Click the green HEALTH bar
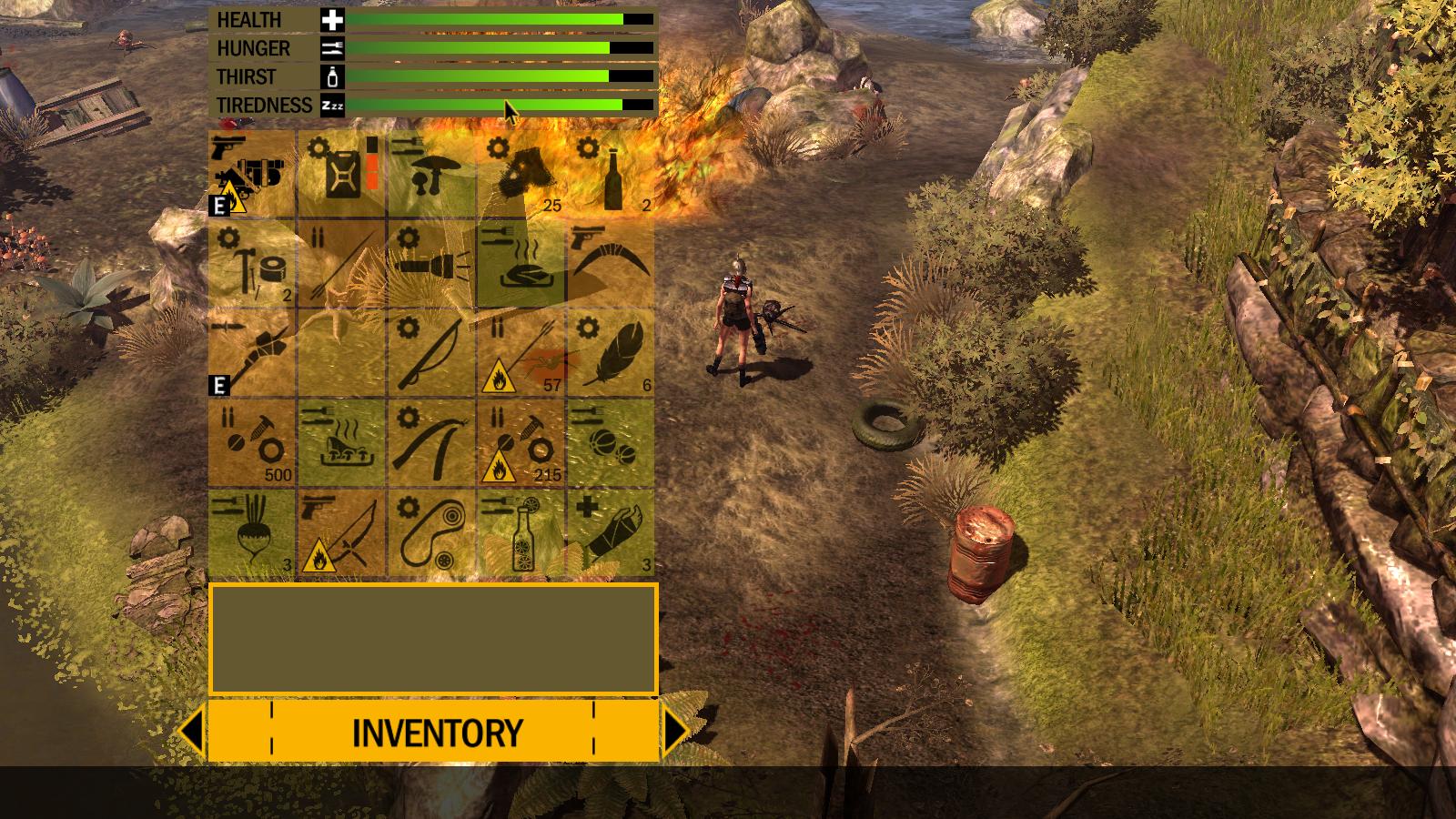Viewport: 1456px width, 819px height. (x=482, y=18)
